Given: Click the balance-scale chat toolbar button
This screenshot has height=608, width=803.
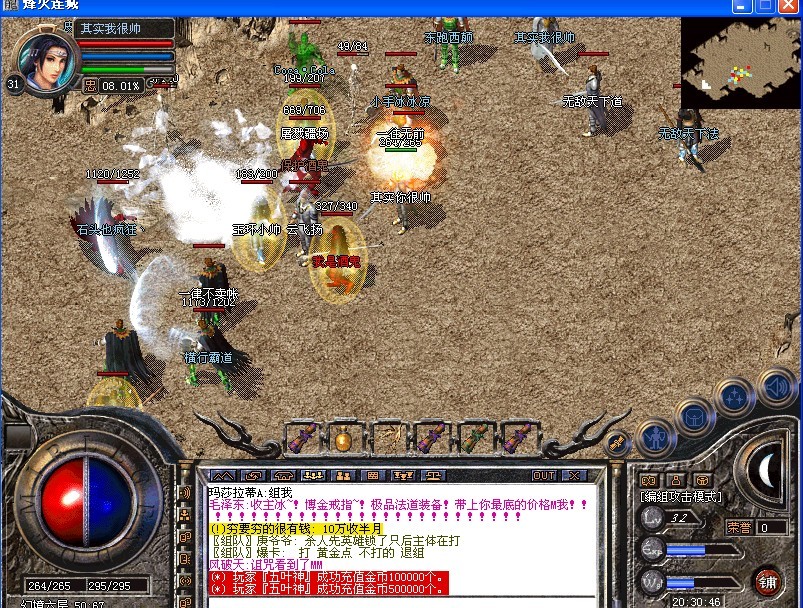Looking at the screenshot, I should point(434,475).
